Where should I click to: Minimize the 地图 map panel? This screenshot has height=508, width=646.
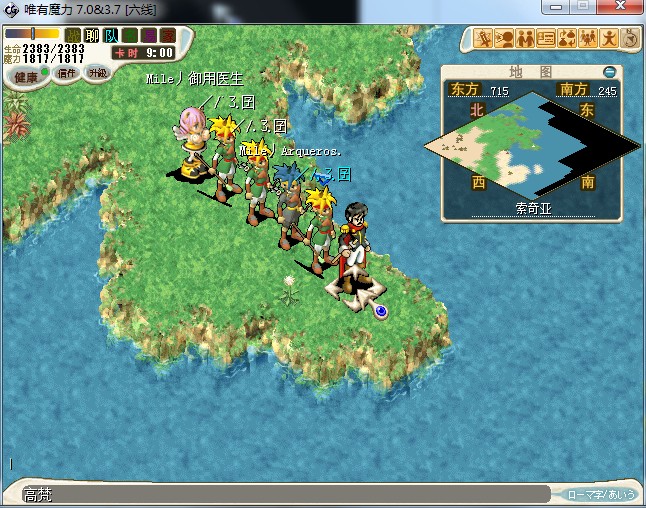[x=610, y=72]
